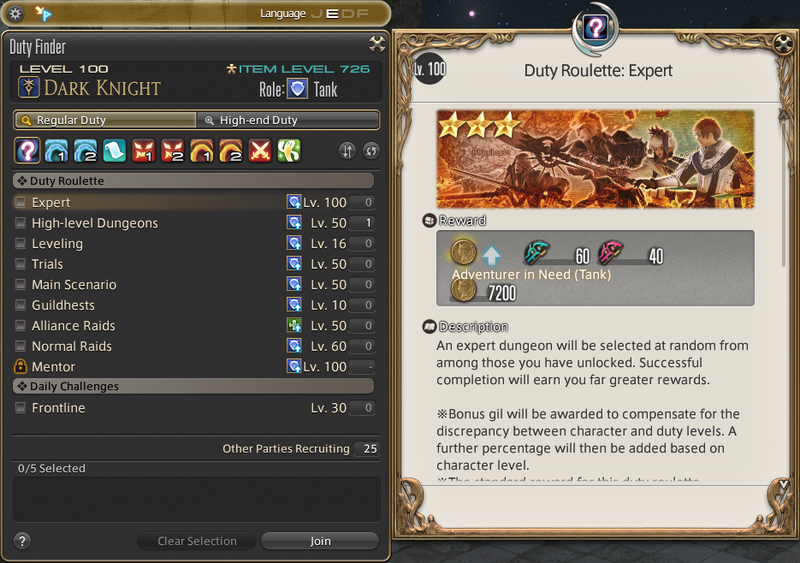Clear Selection of chosen duties

pyautogui.click(x=197, y=541)
